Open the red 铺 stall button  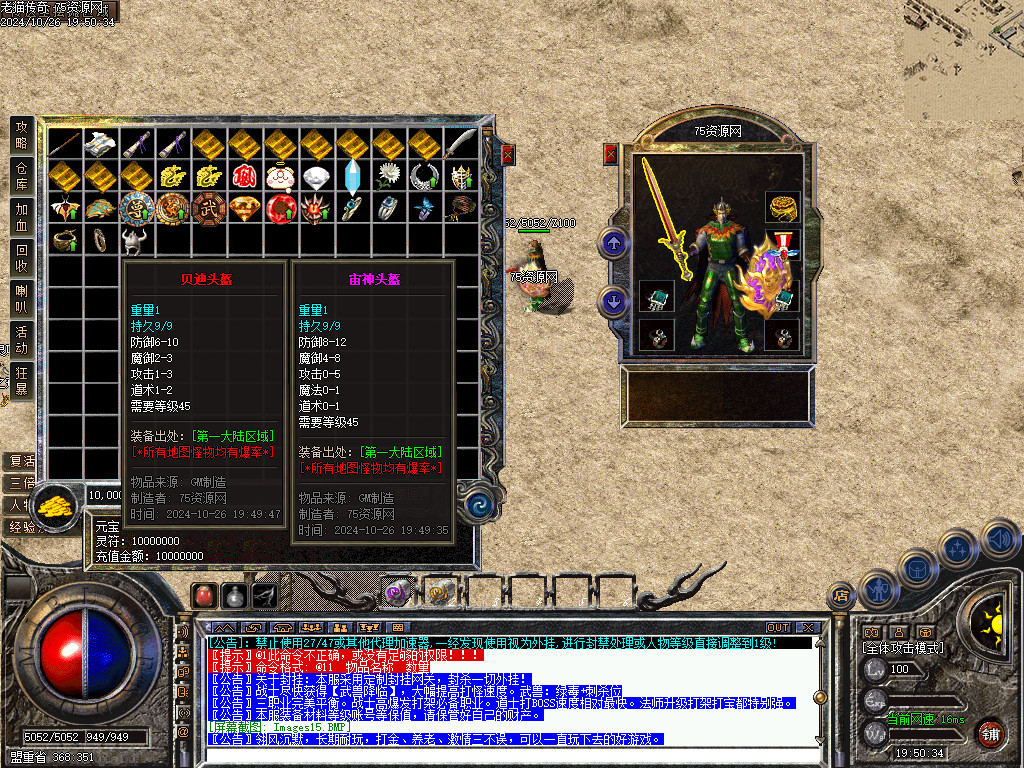pyautogui.click(x=989, y=733)
